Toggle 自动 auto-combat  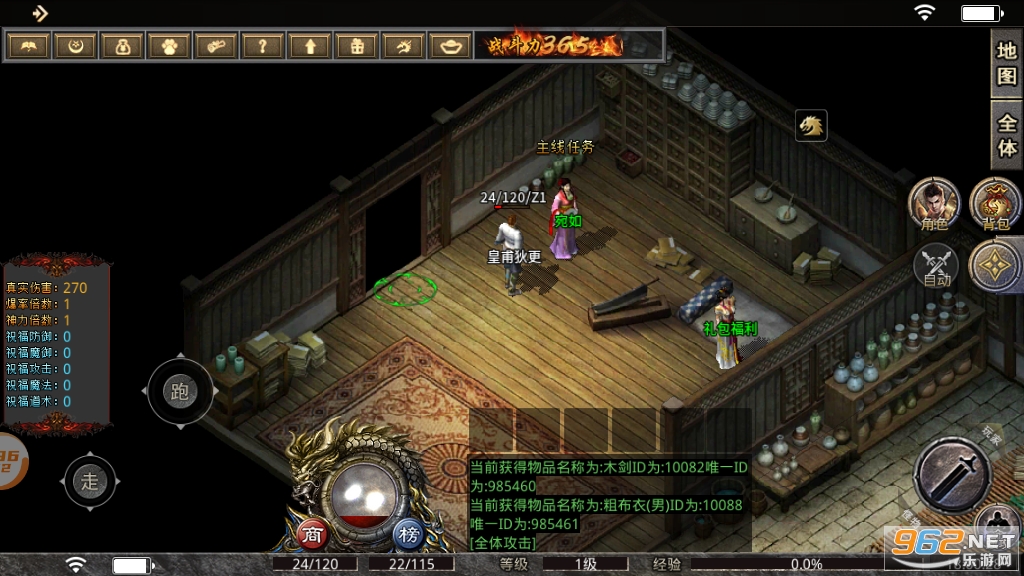(937, 267)
